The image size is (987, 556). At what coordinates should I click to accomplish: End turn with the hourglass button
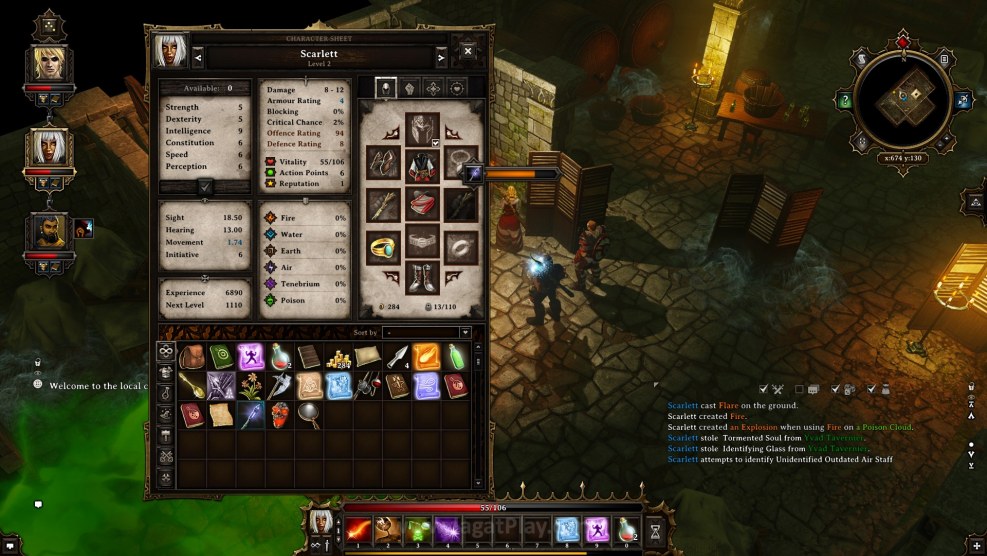(x=656, y=528)
